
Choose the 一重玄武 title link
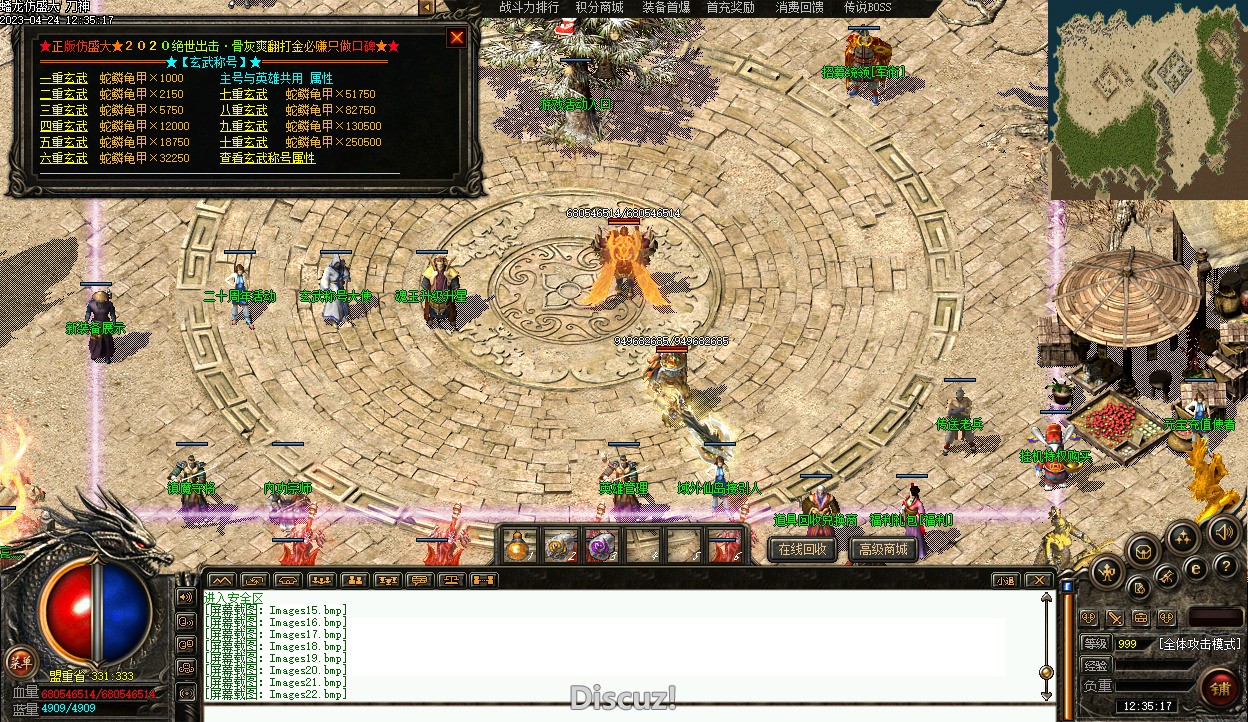click(x=63, y=78)
